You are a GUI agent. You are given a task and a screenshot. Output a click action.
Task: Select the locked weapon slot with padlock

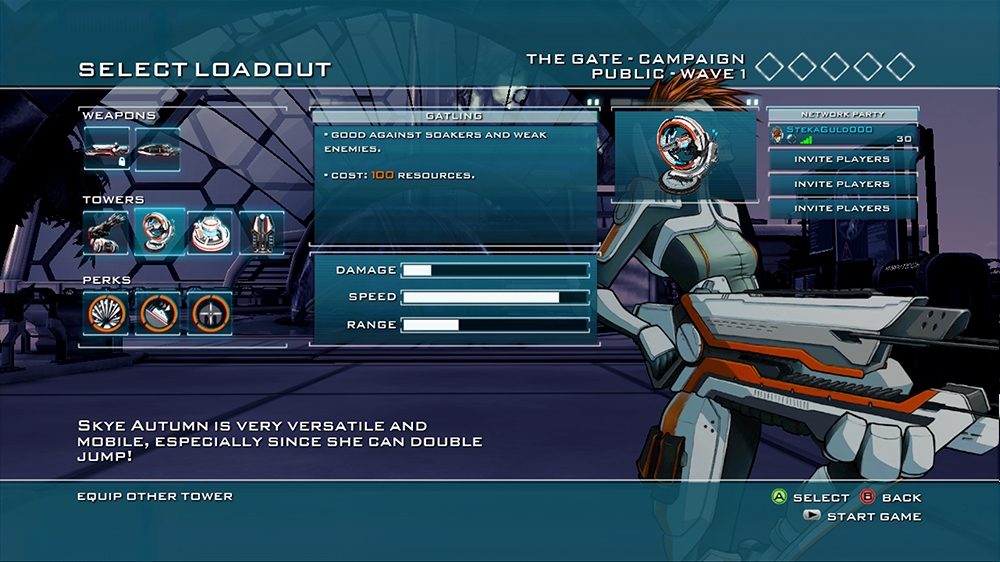[106, 149]
